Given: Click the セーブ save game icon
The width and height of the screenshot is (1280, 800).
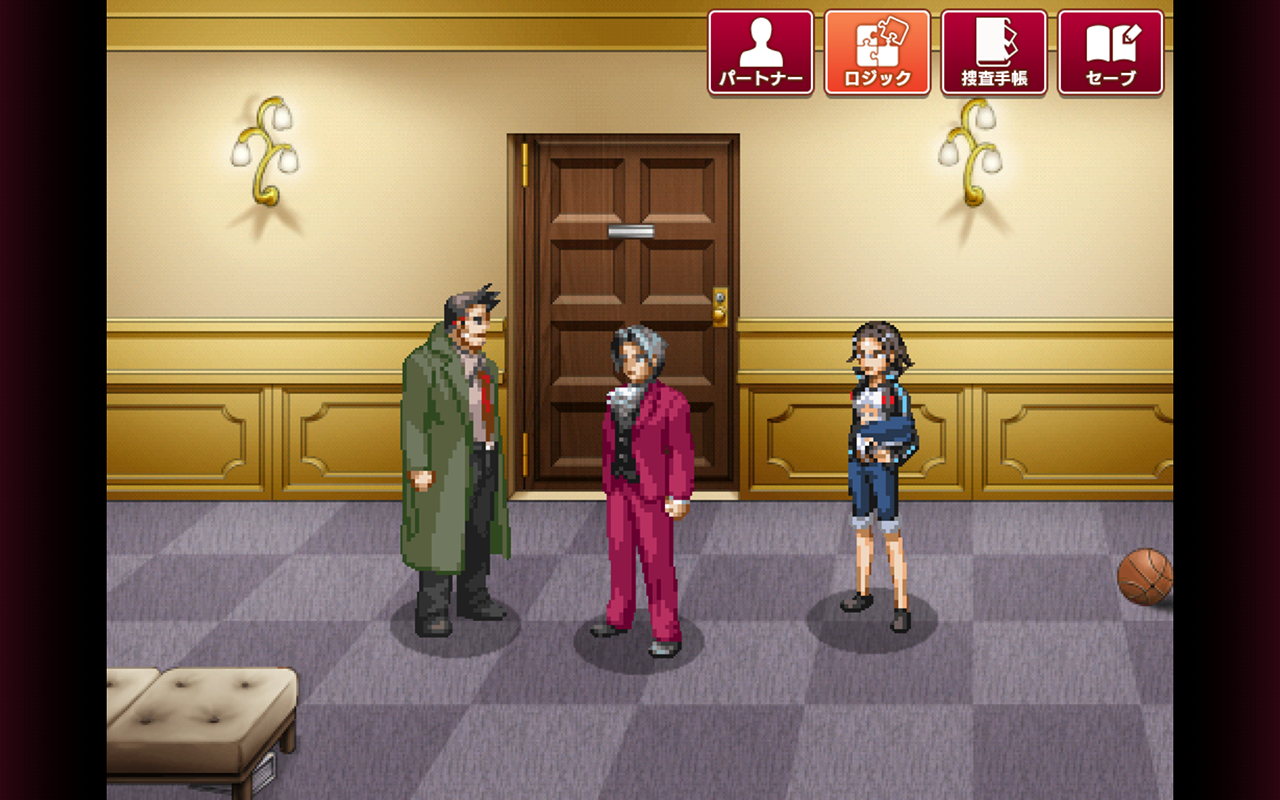Looking at the screenshot, I should coord(1108,48).
